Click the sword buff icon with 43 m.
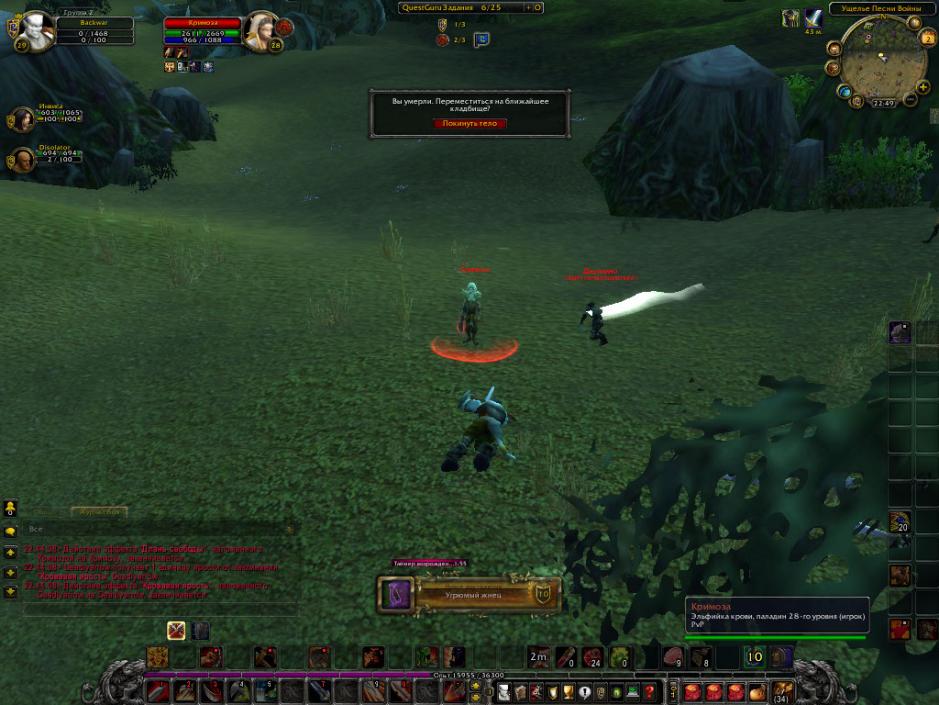 pos(813,18)
